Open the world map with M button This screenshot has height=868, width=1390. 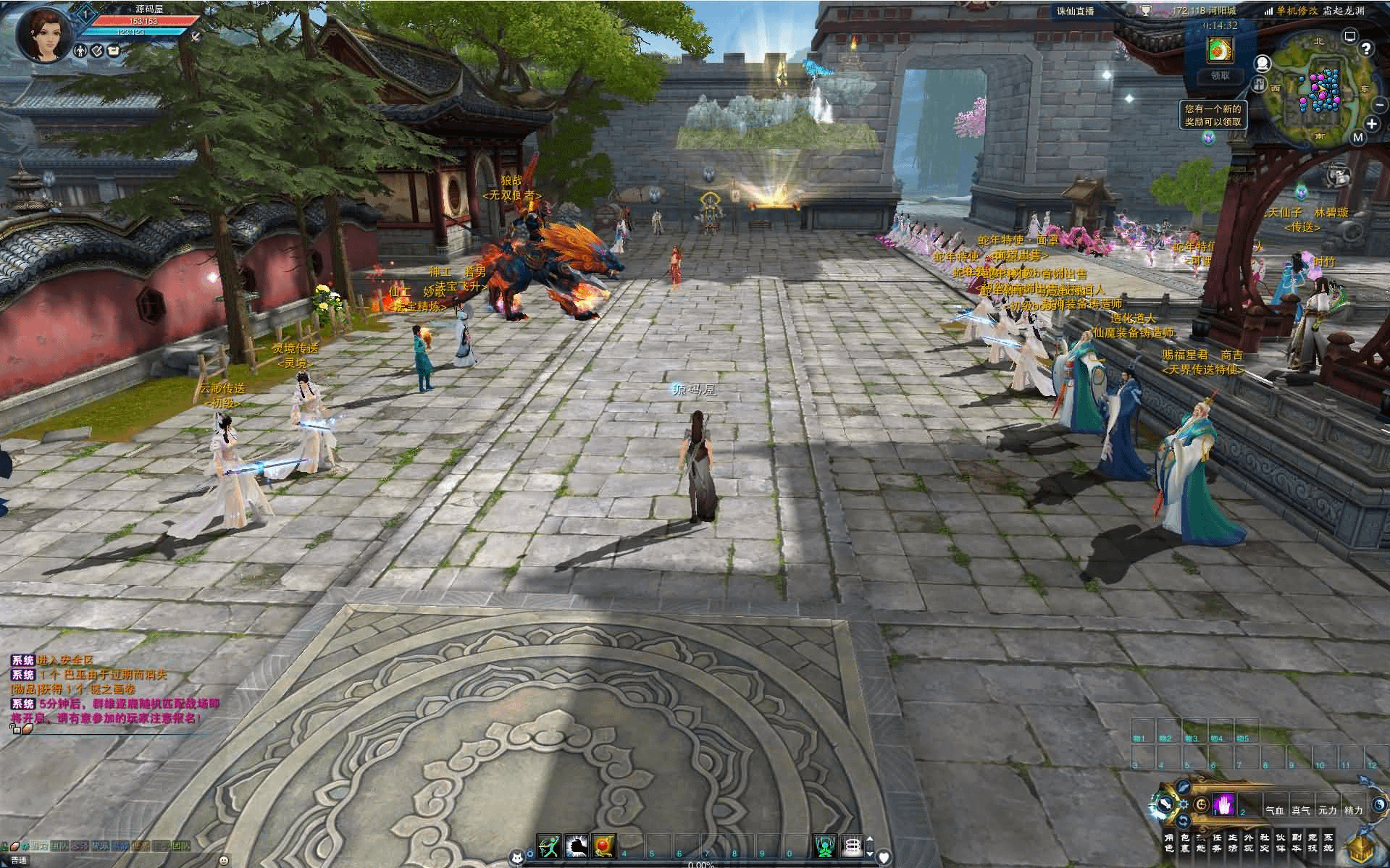(x=1357, y=138)
